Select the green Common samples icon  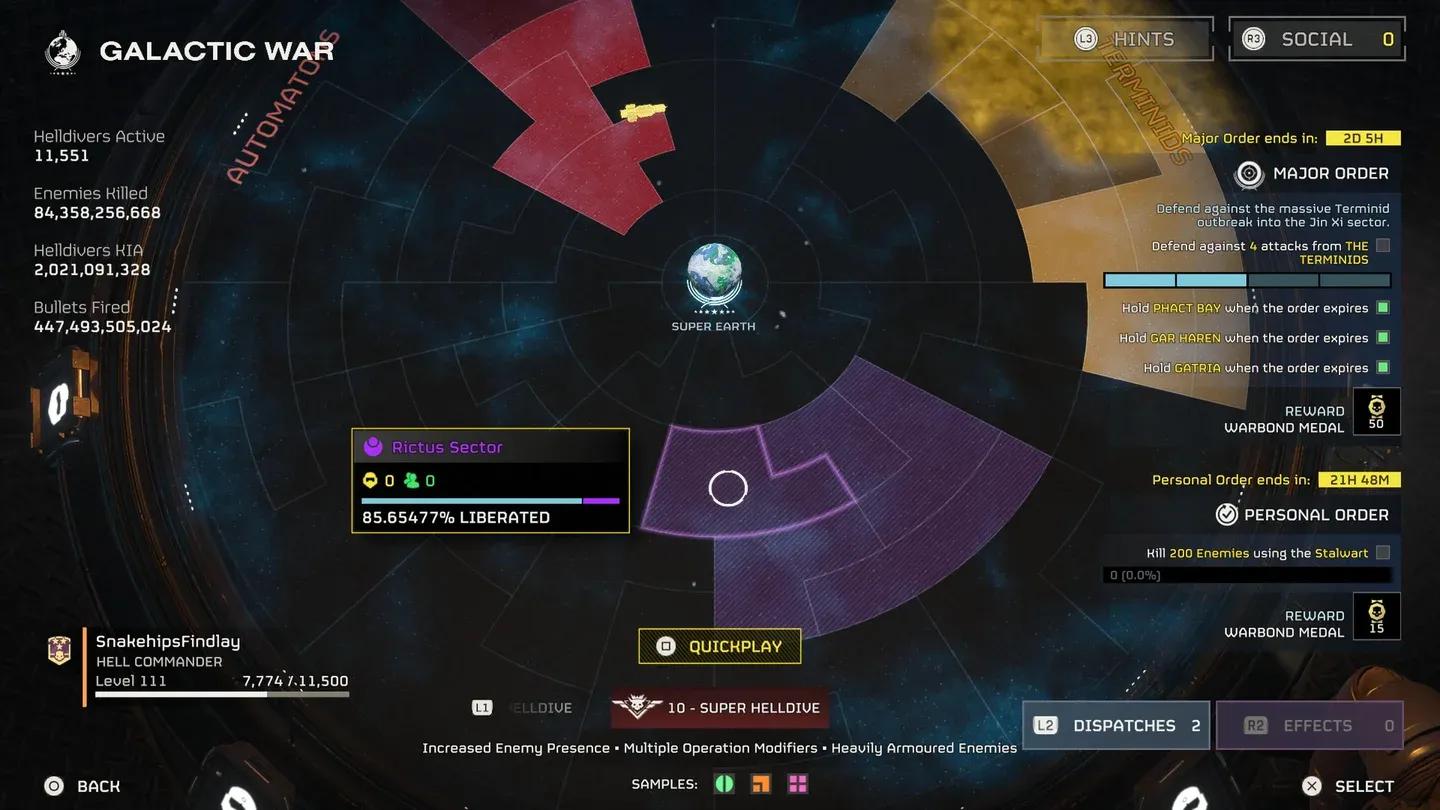724,783
